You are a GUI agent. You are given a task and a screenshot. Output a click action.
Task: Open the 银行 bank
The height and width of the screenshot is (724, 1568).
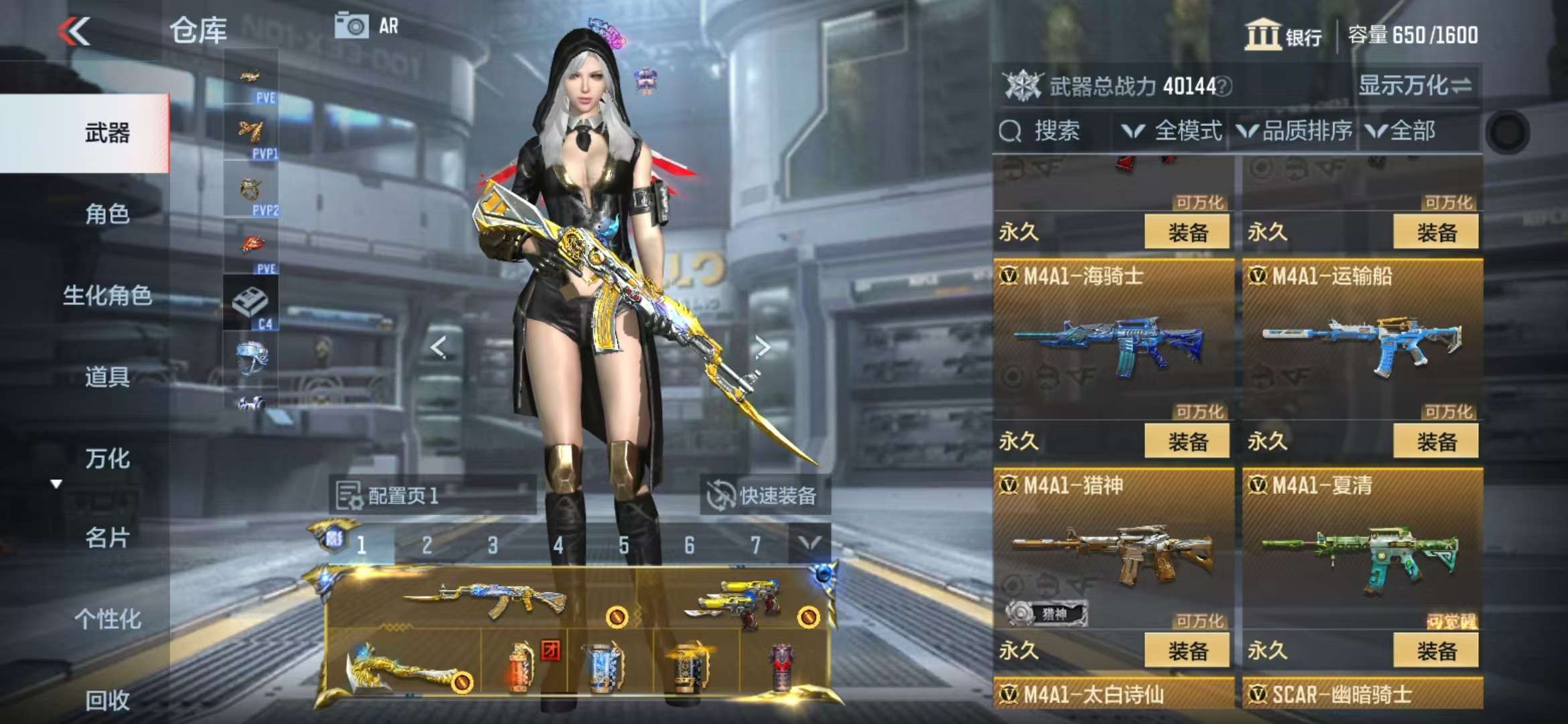(x=1283, y=35)
